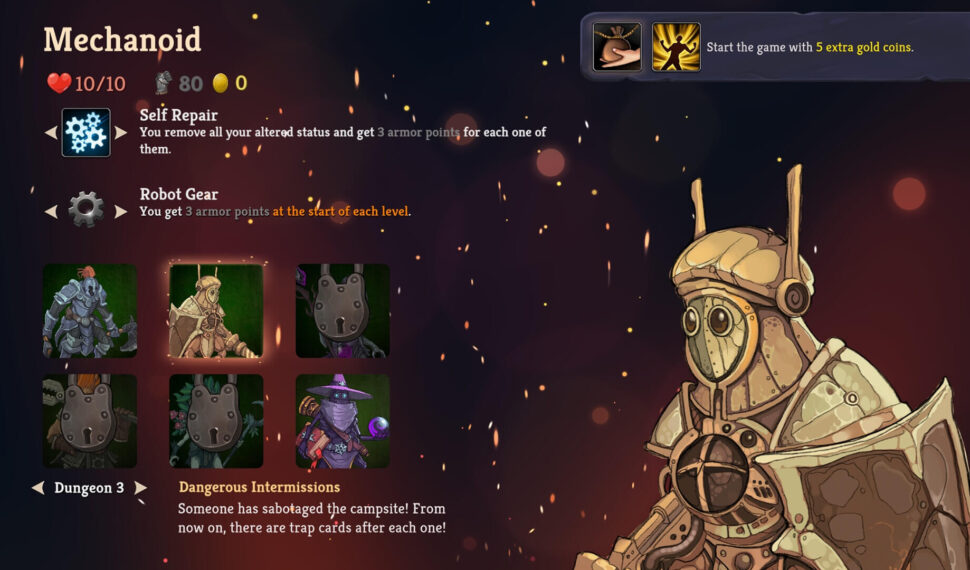Cycle Robot Gear item to next option

click(121, 211)
